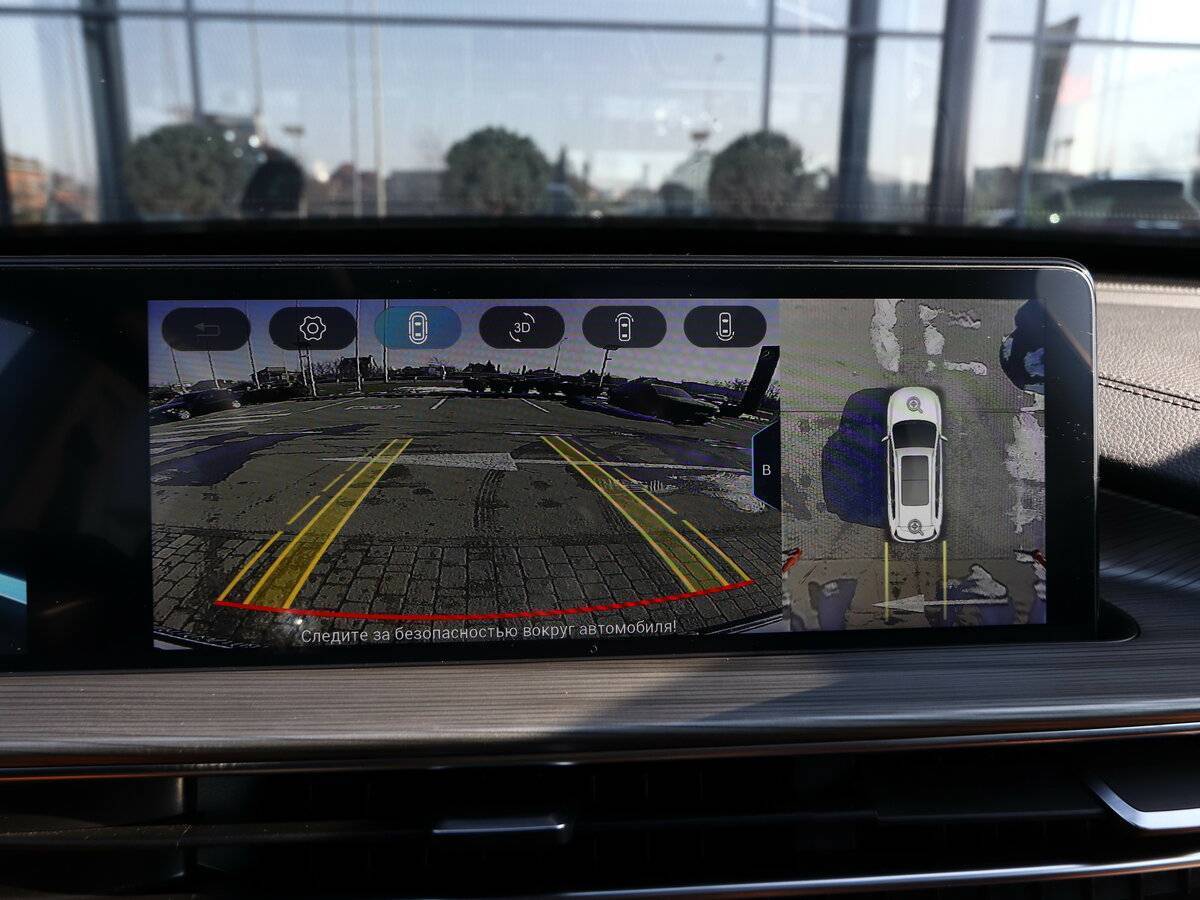Zoom the camera at the car's front
The height and width of the screenshot is (900, 1200).
[914, 404]
